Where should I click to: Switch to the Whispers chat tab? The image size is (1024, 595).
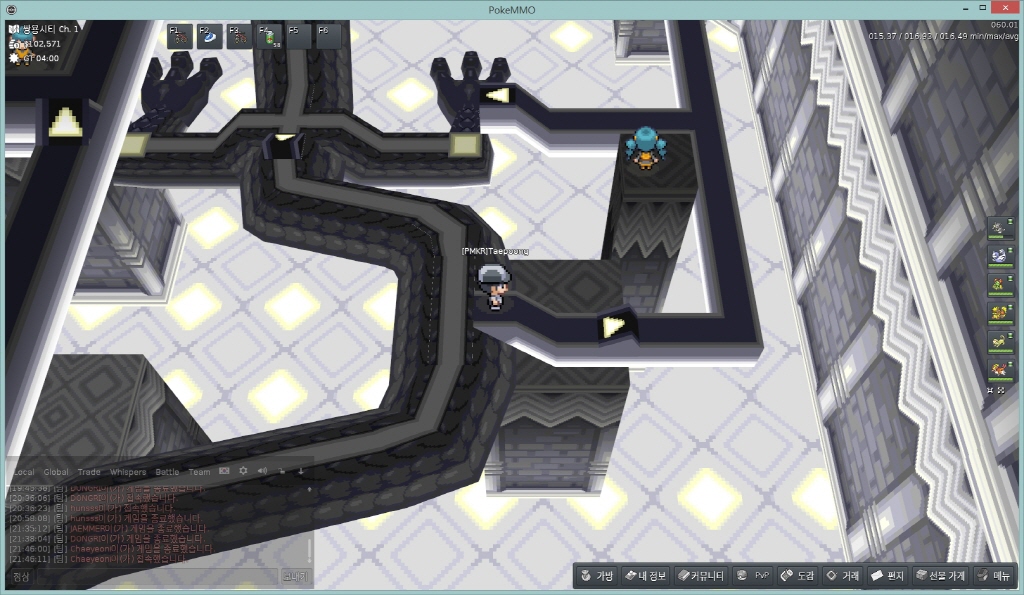click(127, 472)
